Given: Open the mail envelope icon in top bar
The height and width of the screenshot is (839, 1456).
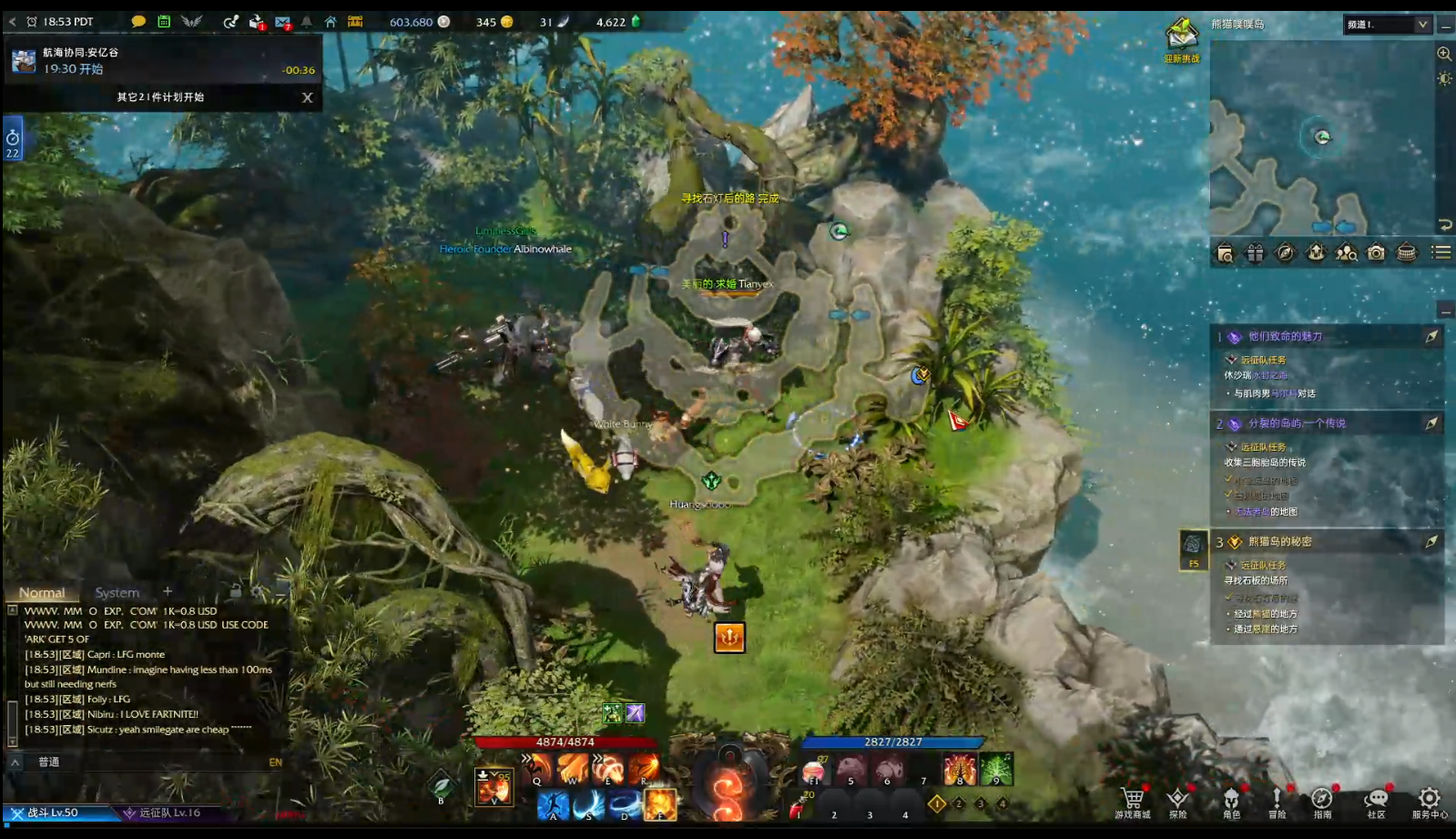Looking at the screenshot, I should (283, 22).
